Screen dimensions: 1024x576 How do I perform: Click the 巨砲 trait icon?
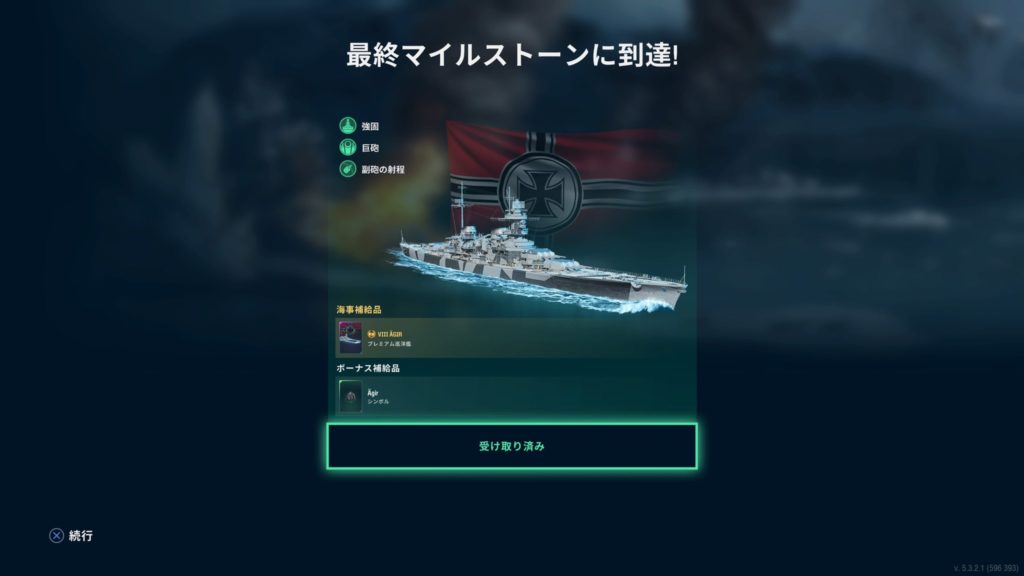[x=348, y=148]
